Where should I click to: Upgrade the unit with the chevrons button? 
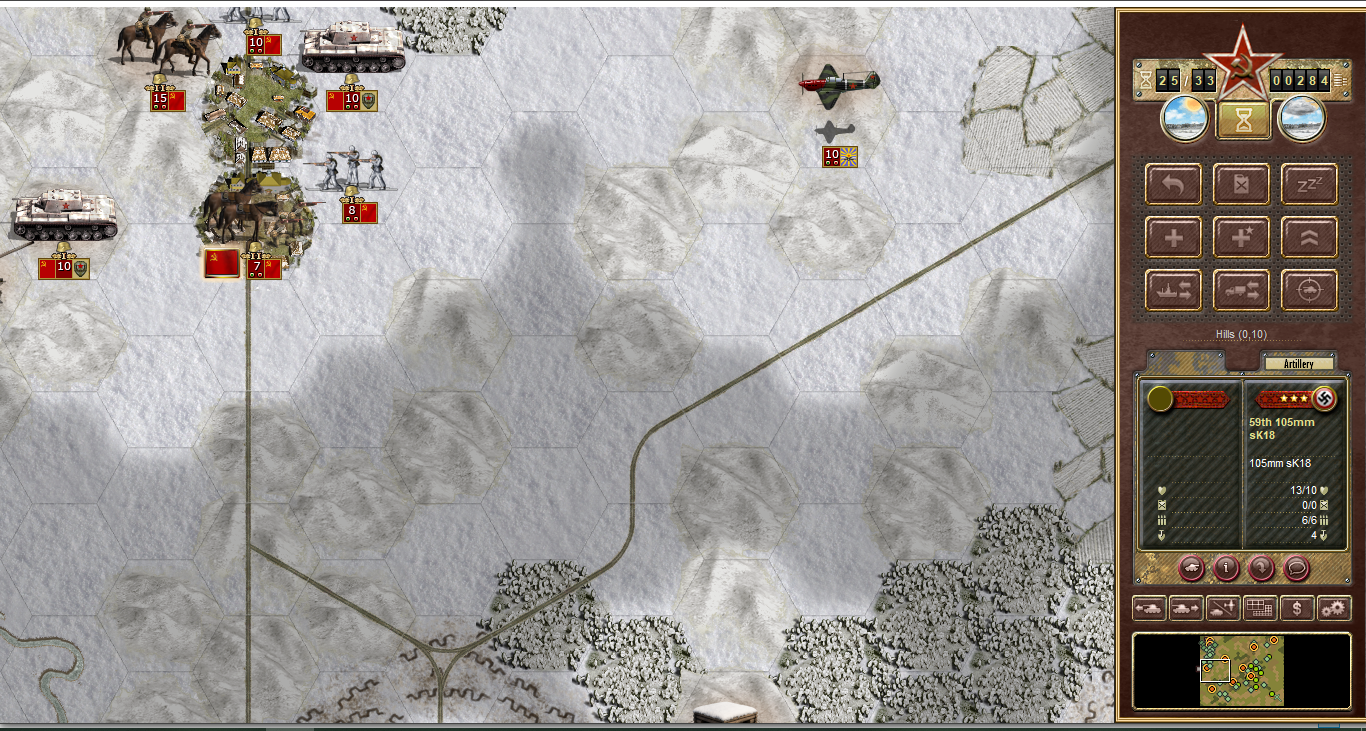coord(1309,238)
